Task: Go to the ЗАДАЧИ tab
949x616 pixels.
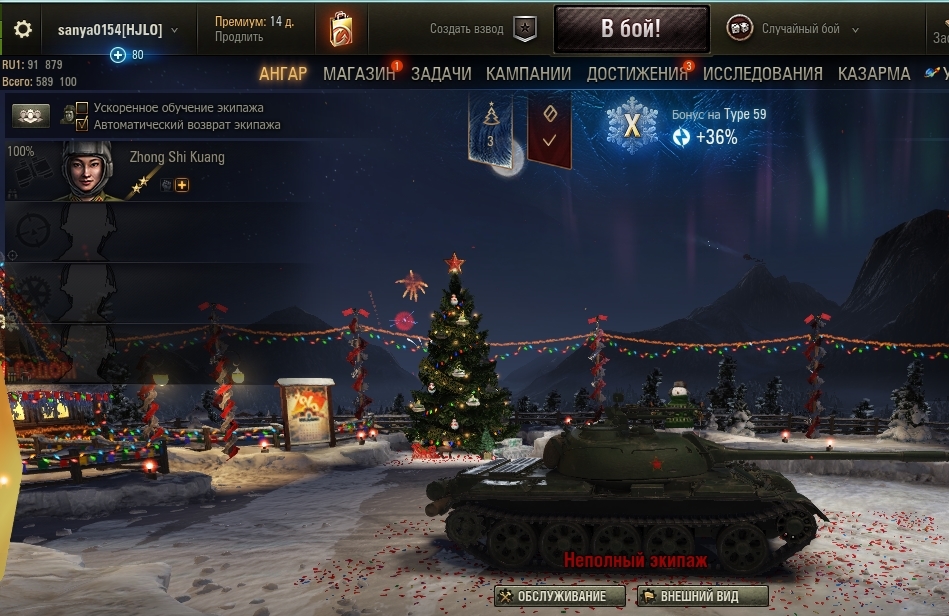Action: (441, 74)
